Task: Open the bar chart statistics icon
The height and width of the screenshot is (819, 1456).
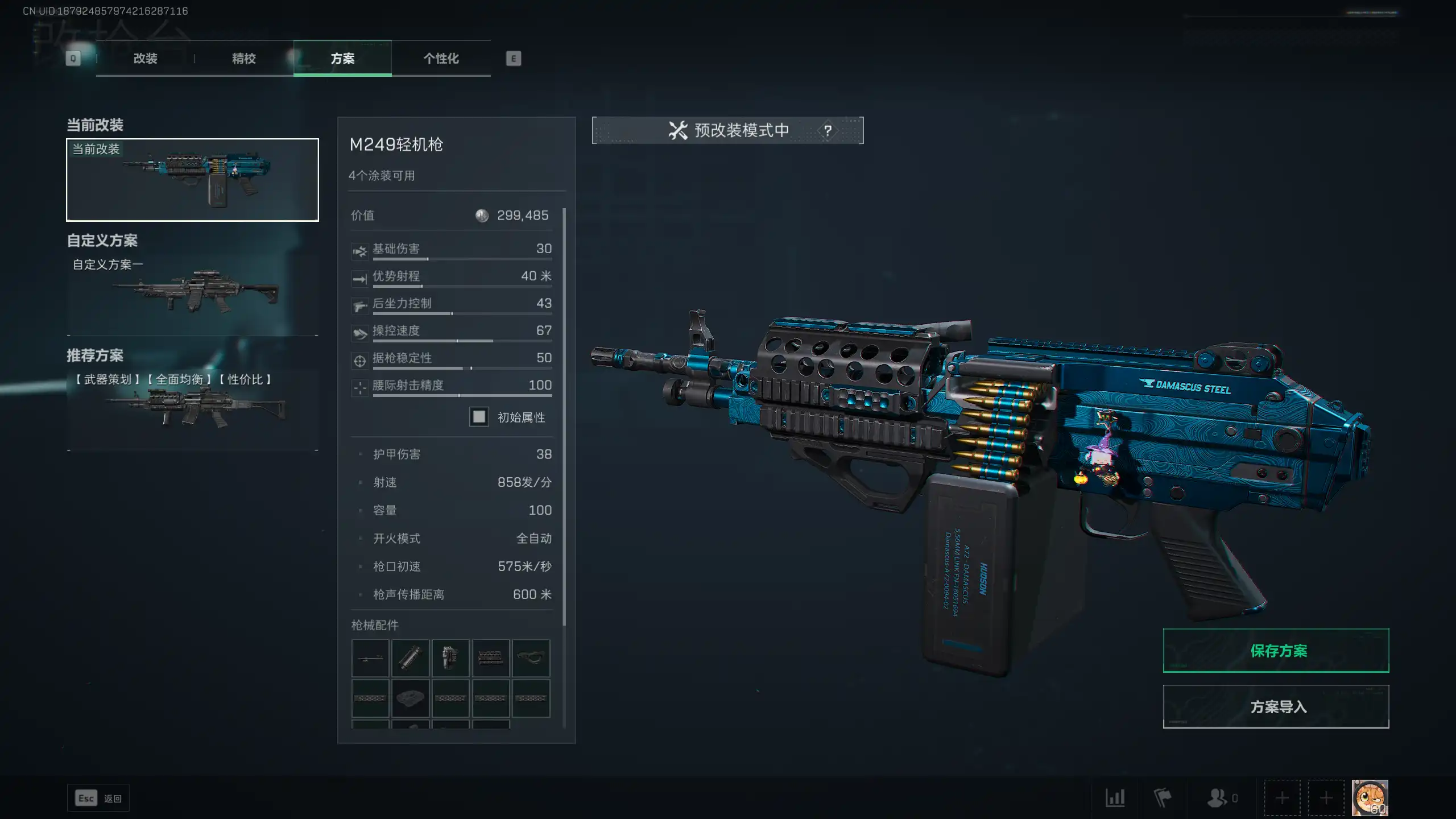Action: [1115, 798]
